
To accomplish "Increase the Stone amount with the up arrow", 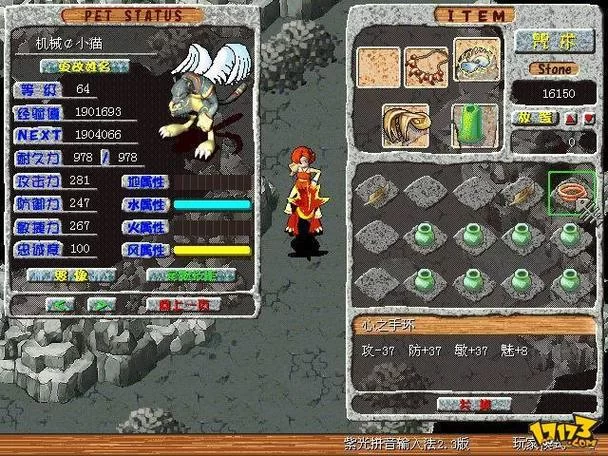I will [571, 118].
